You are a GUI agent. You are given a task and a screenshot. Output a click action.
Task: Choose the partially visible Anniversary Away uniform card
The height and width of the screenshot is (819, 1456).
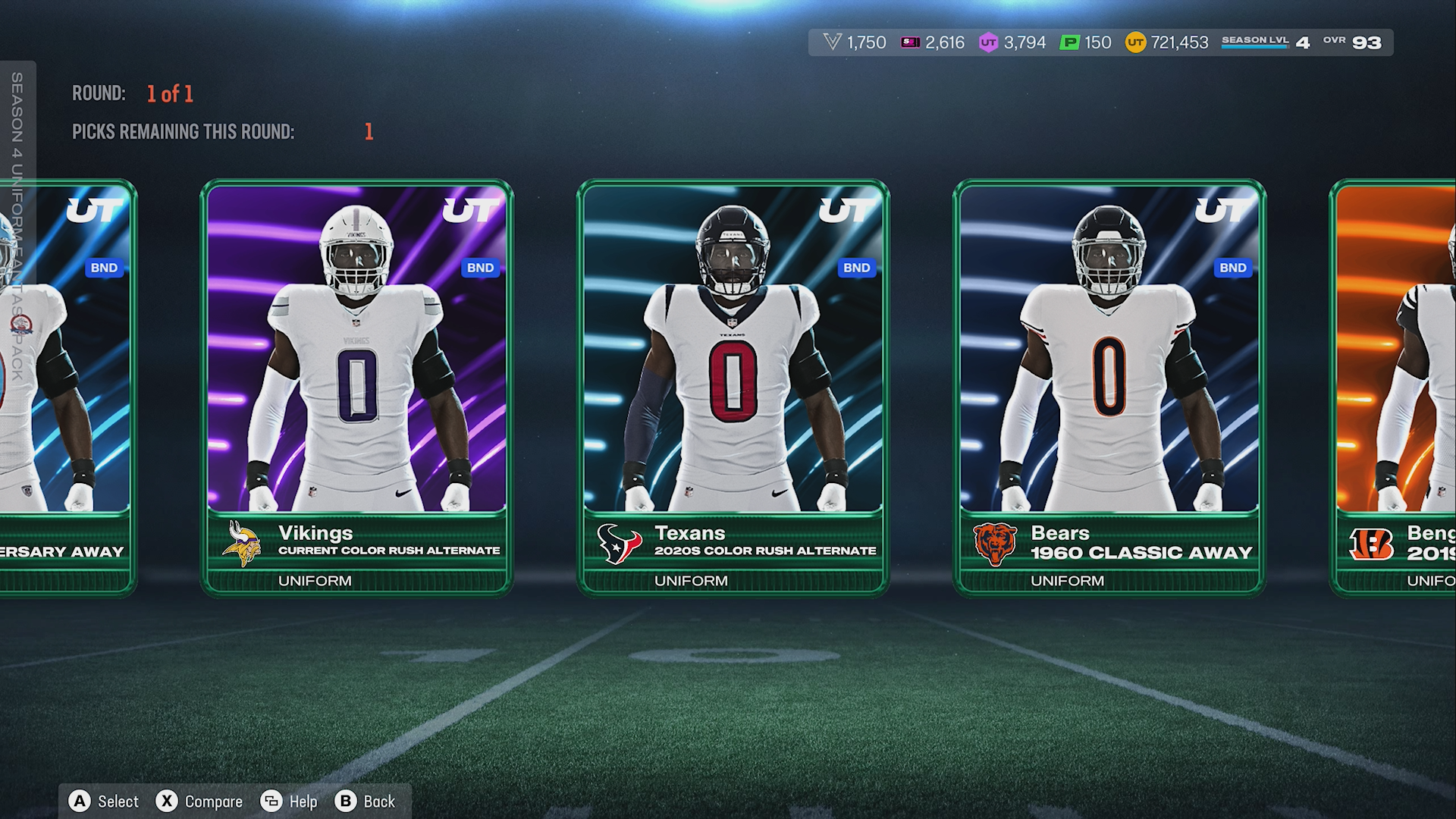pos(76,387)
